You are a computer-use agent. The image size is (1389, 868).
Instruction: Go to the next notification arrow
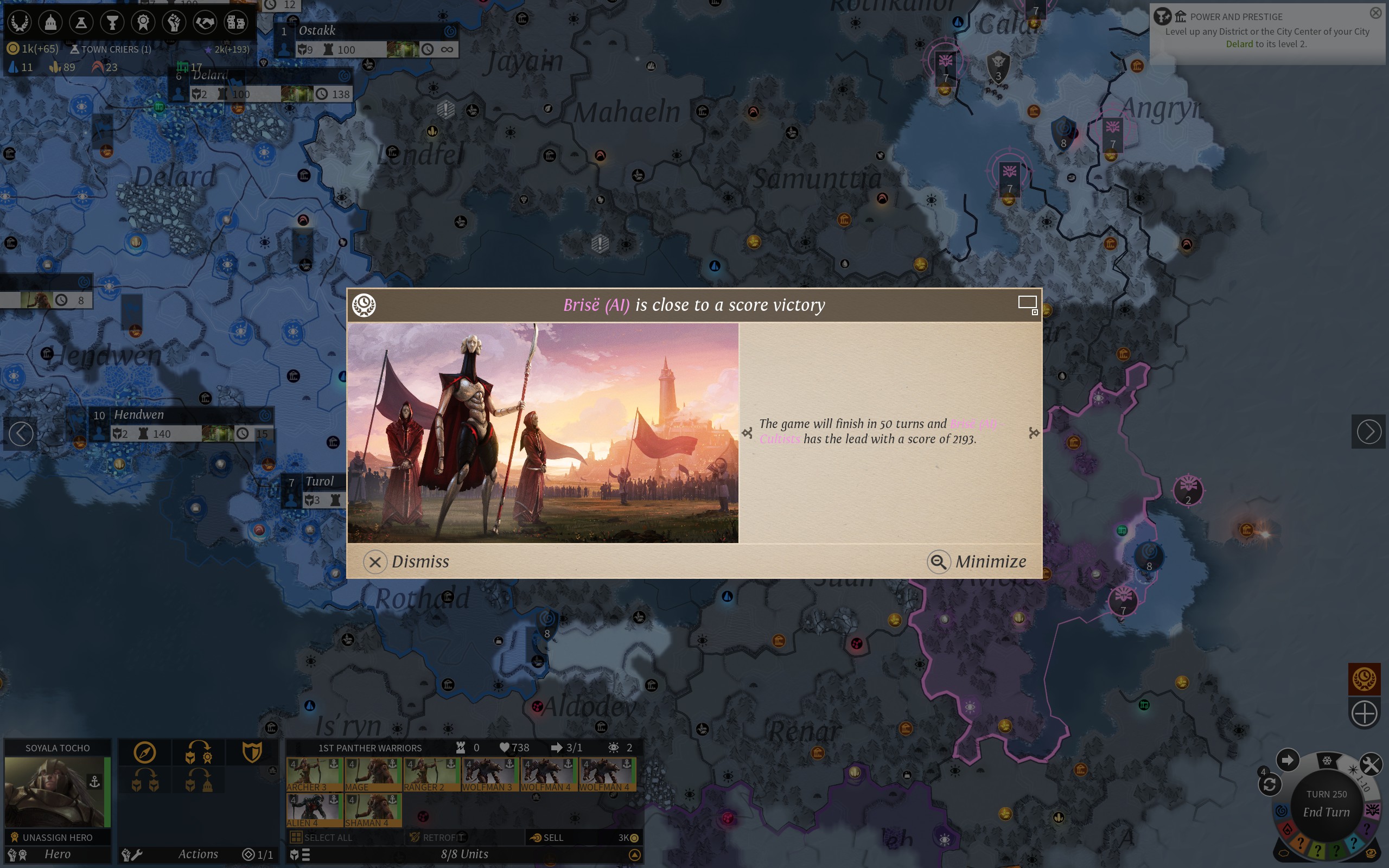[x=1368, y=432]
